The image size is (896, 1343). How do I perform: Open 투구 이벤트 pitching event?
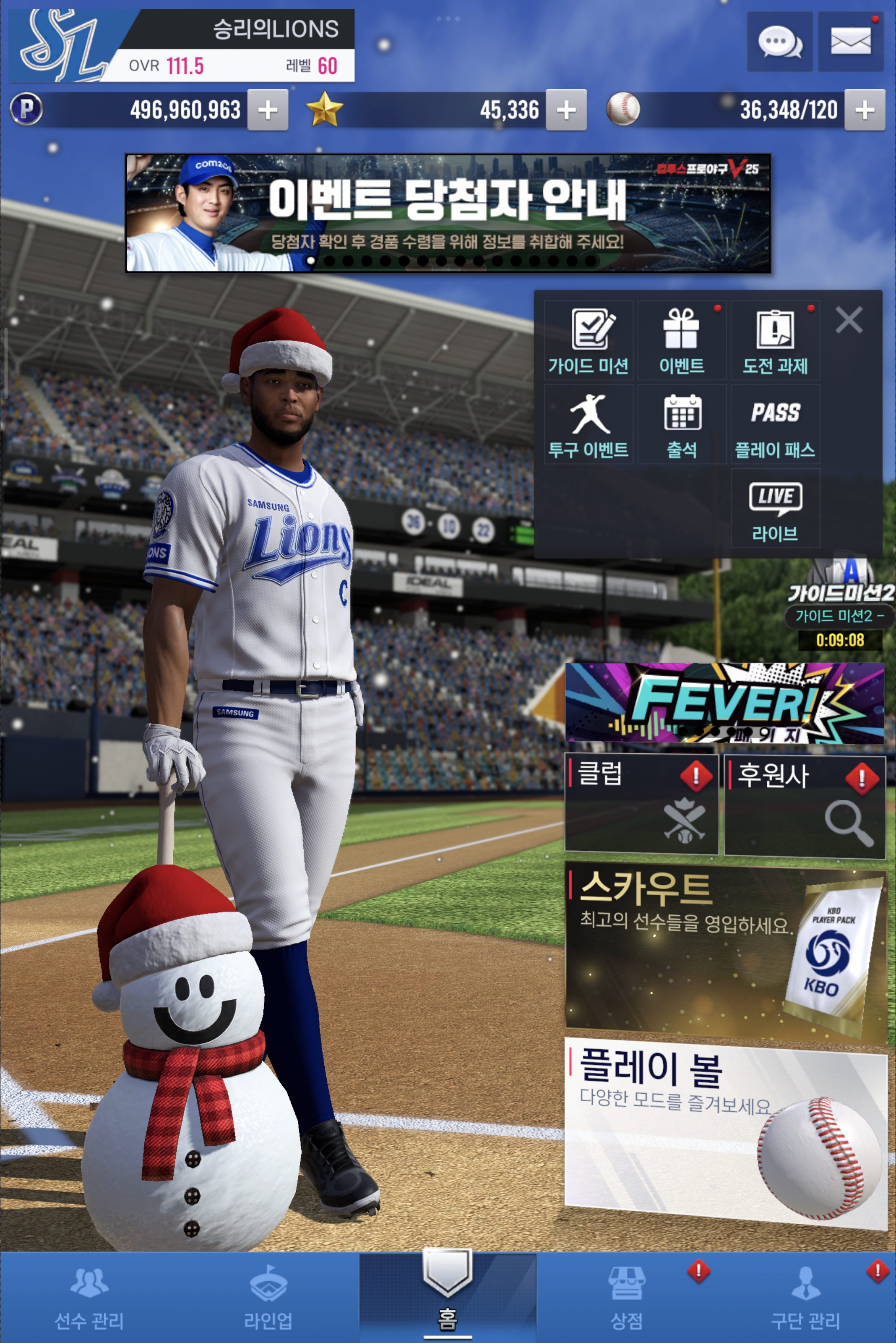pyautogui.click(x=589, y=425)
